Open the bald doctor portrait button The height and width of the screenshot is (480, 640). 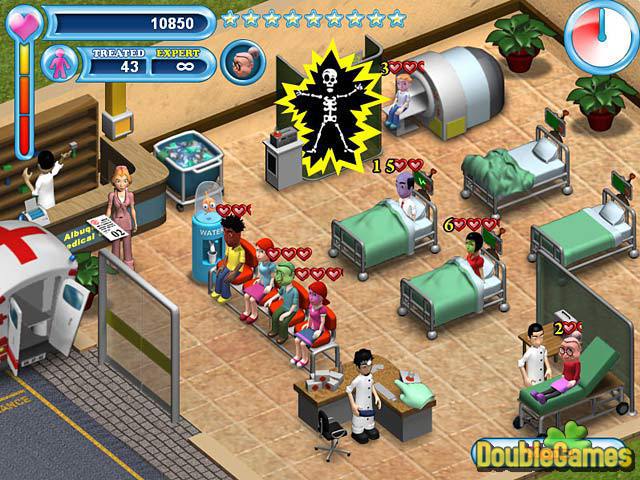[239, 61]
